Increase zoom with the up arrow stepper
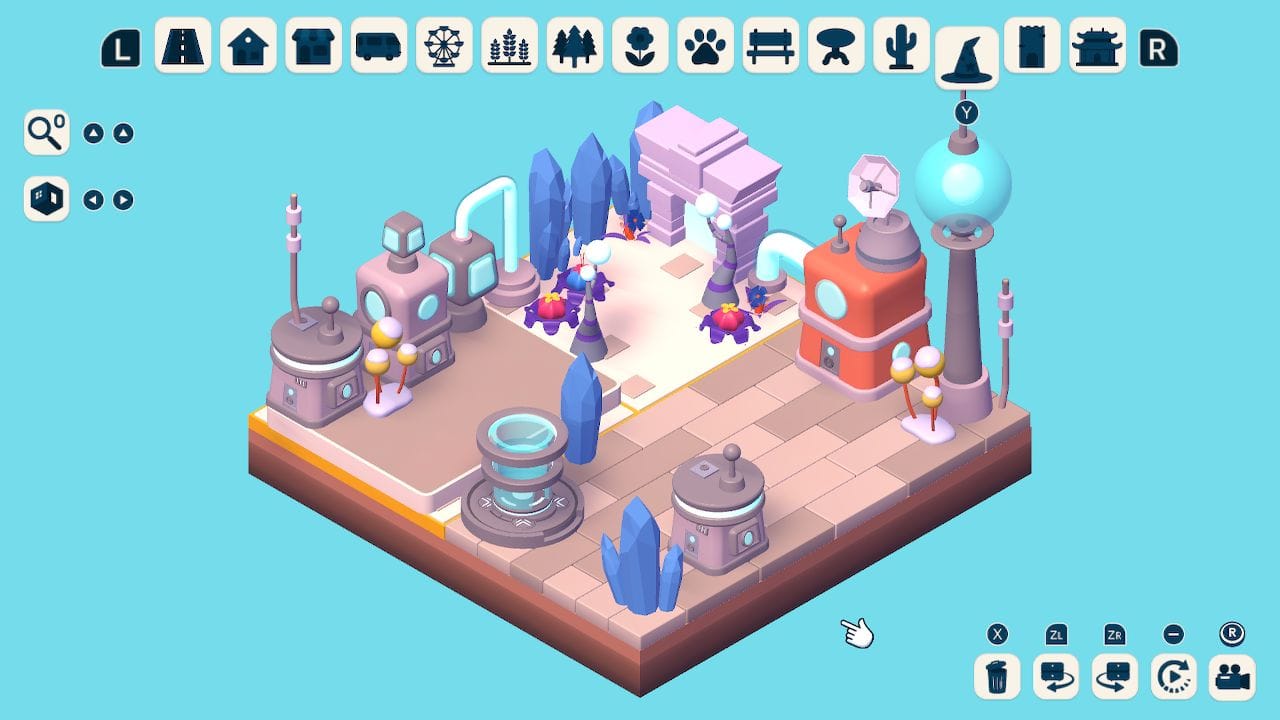1280x720 pixels. 124,131
